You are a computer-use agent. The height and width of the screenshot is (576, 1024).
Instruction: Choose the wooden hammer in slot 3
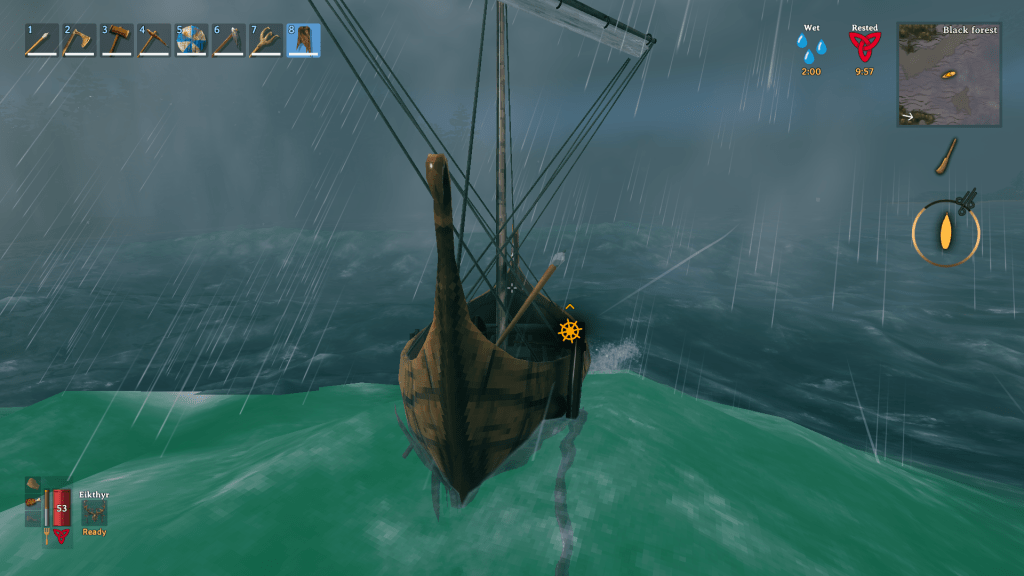pos(117,41)
